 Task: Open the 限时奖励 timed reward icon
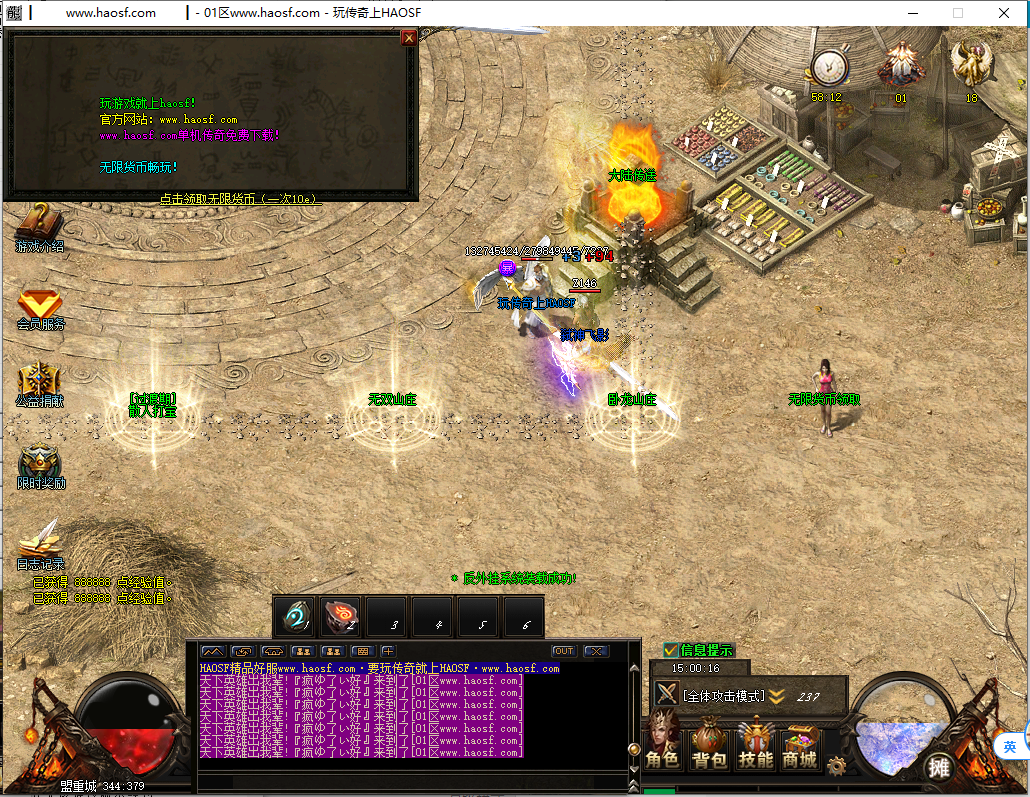click(x=40, y=463)
